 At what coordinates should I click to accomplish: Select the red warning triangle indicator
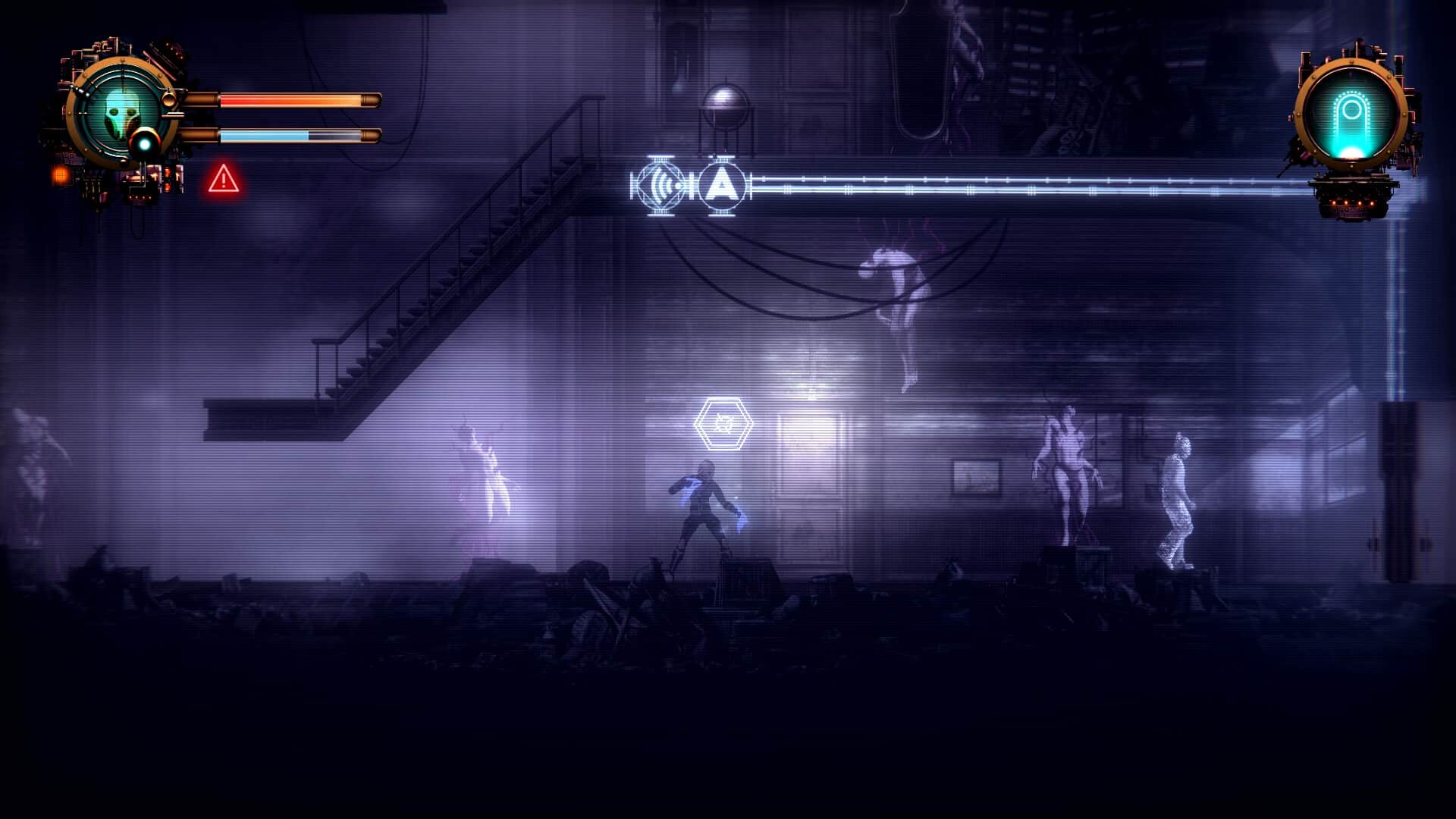224,180
